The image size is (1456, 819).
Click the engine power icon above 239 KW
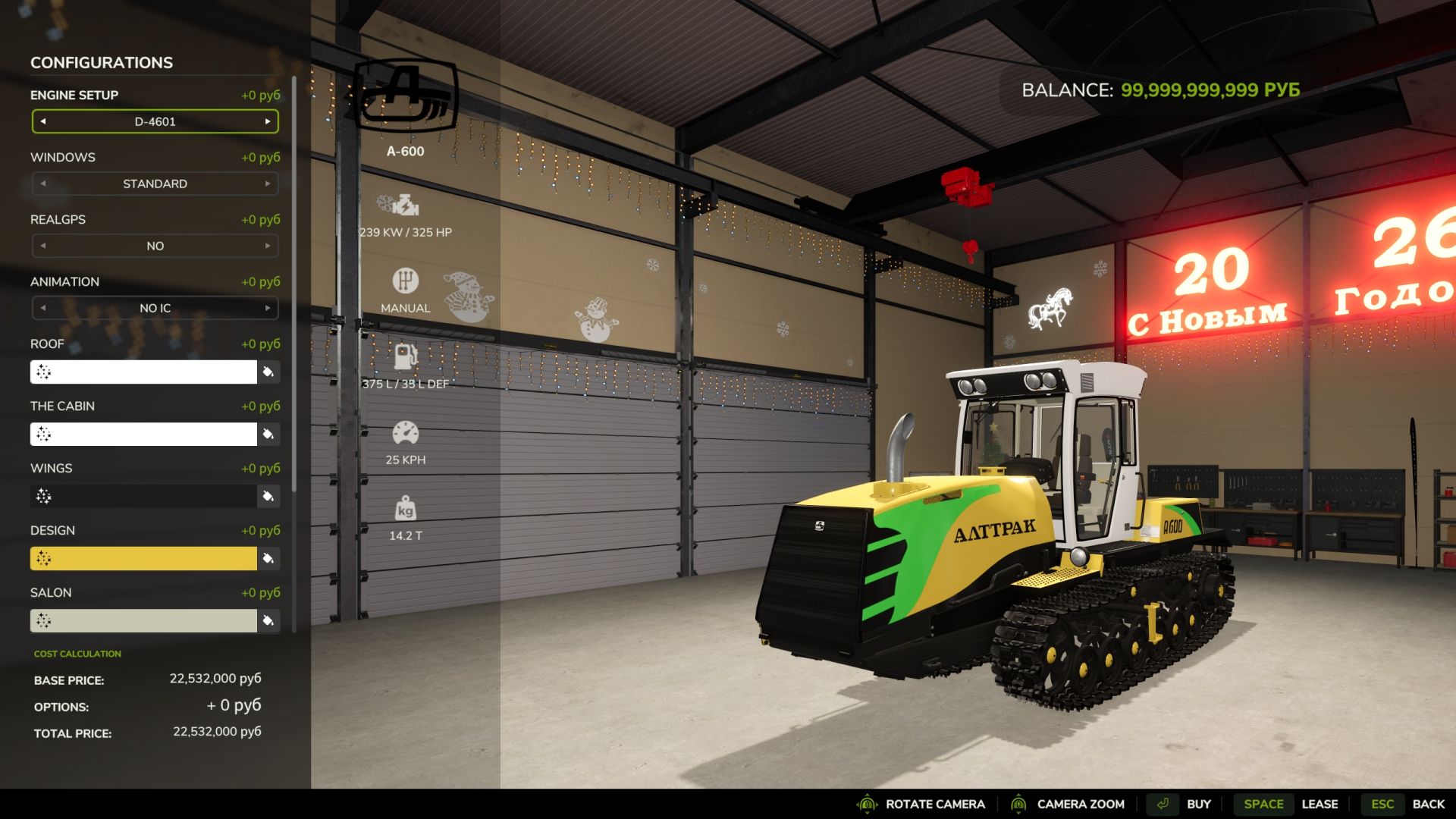[x=405, y=203]
